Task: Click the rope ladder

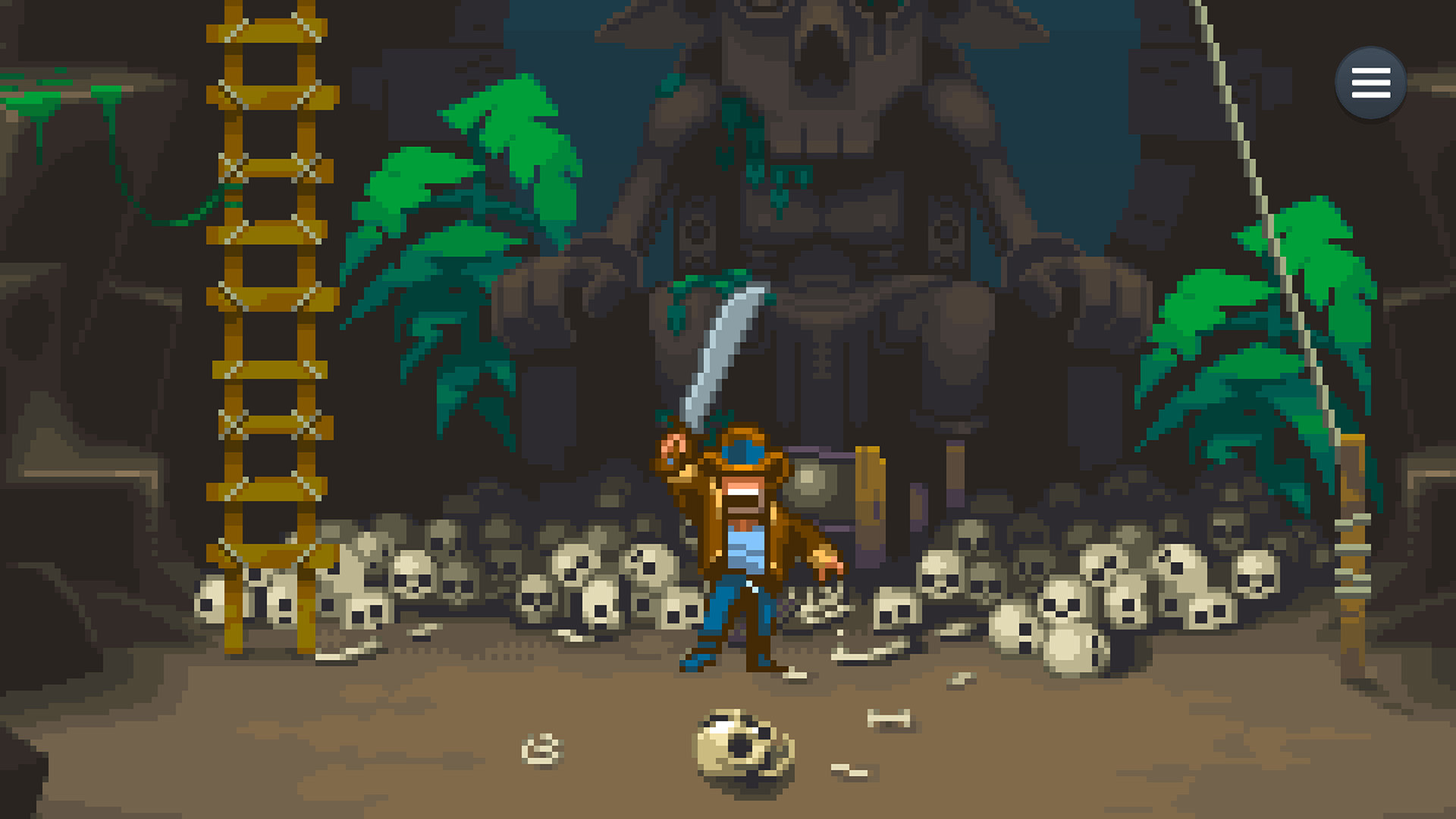Action: (x=269, y=303)
